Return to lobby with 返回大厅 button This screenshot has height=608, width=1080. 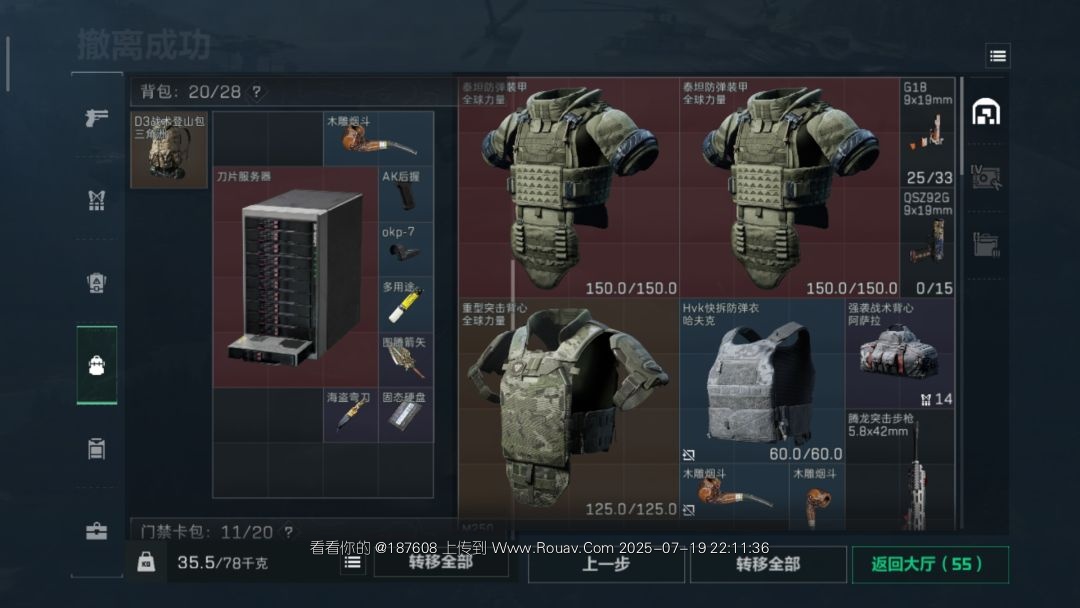(930, 564)
